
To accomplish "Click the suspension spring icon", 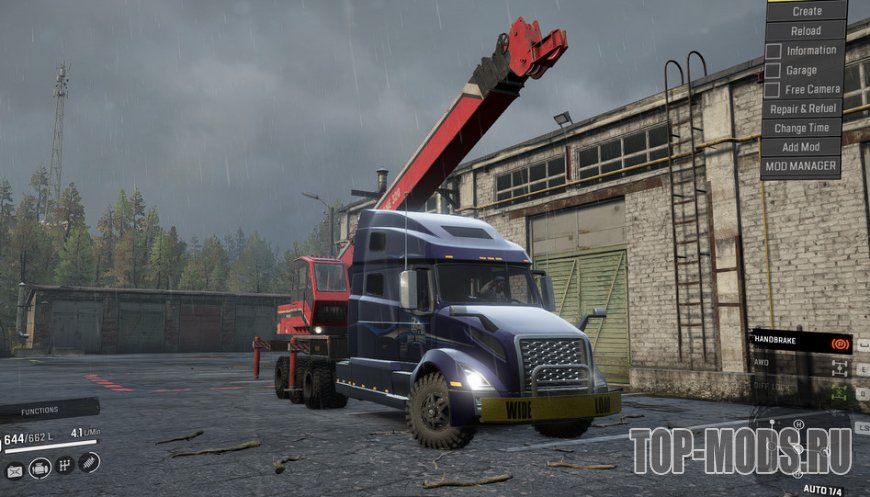I will coord(89,461).
